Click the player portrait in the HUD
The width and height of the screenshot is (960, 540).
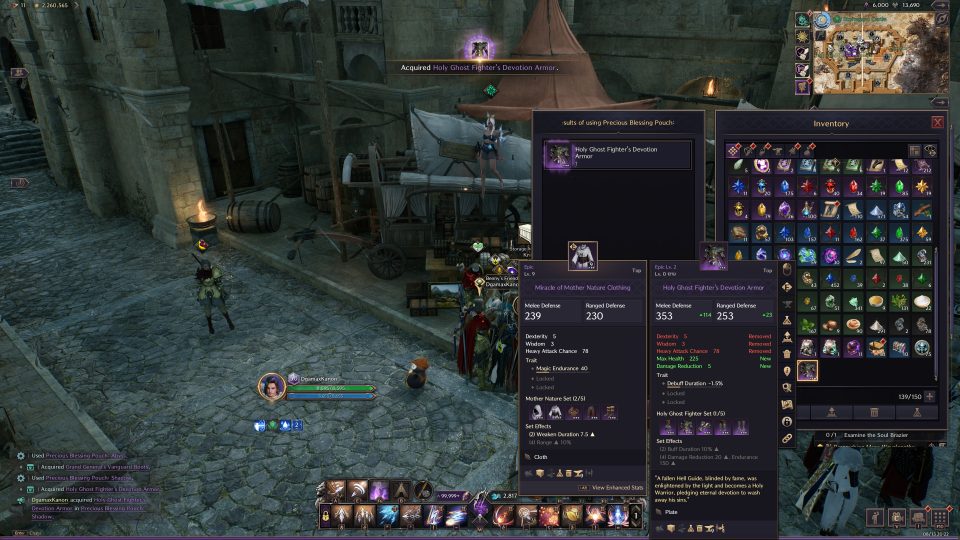[271, 386]
